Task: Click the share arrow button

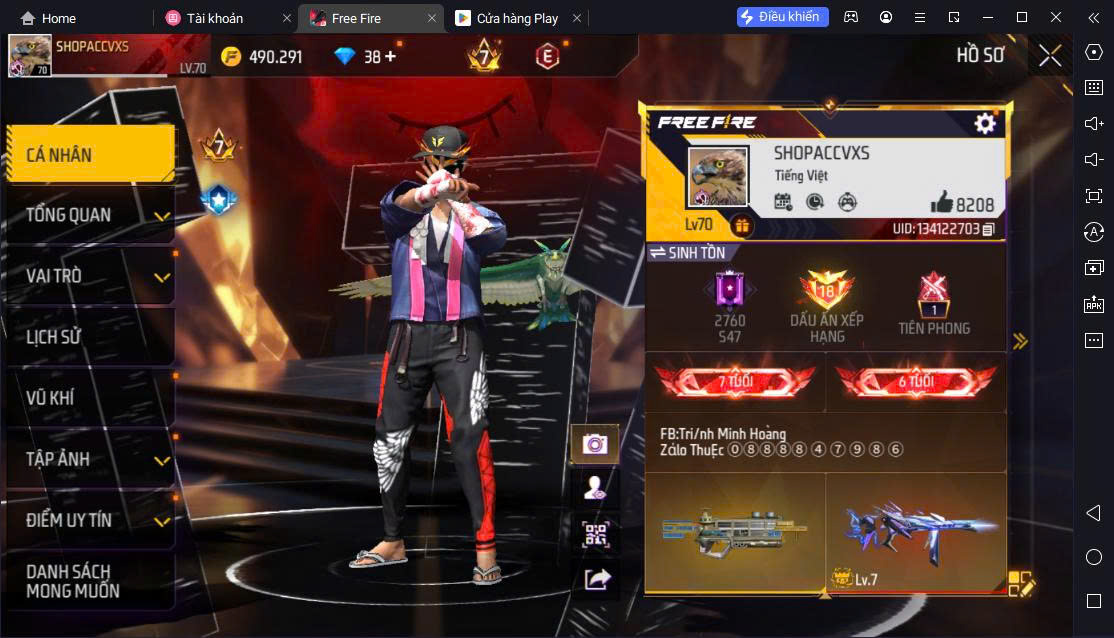Action: tap(595, 578)
